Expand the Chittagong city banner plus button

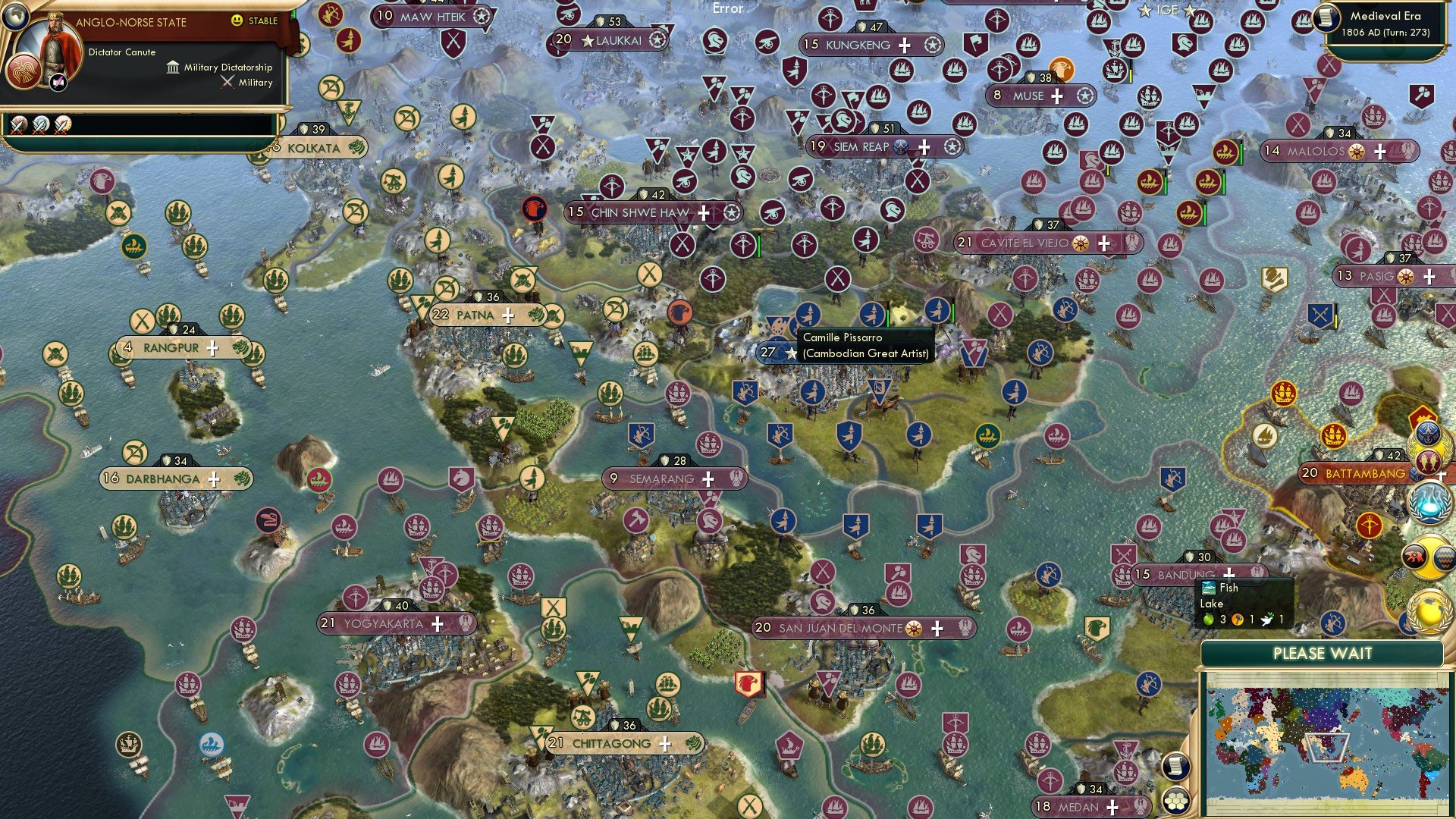pyautogui.click(x=665, y=744)
